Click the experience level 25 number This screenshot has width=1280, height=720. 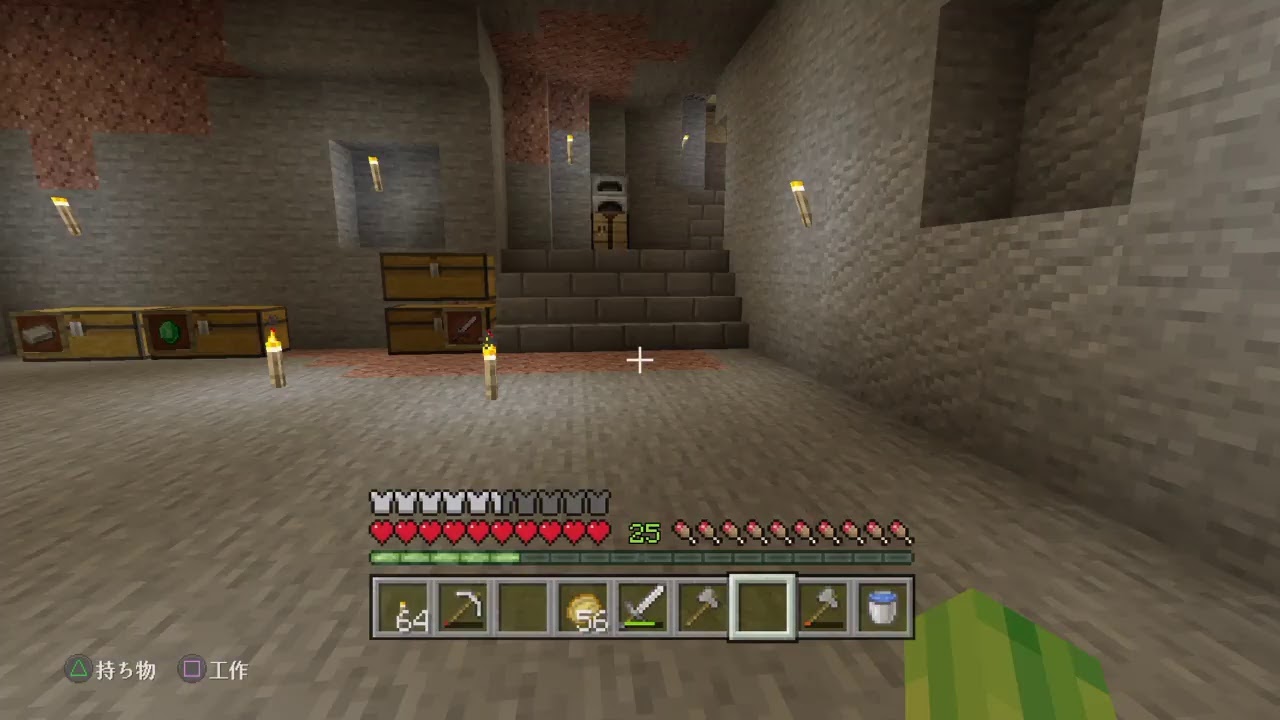coord(643,533)
